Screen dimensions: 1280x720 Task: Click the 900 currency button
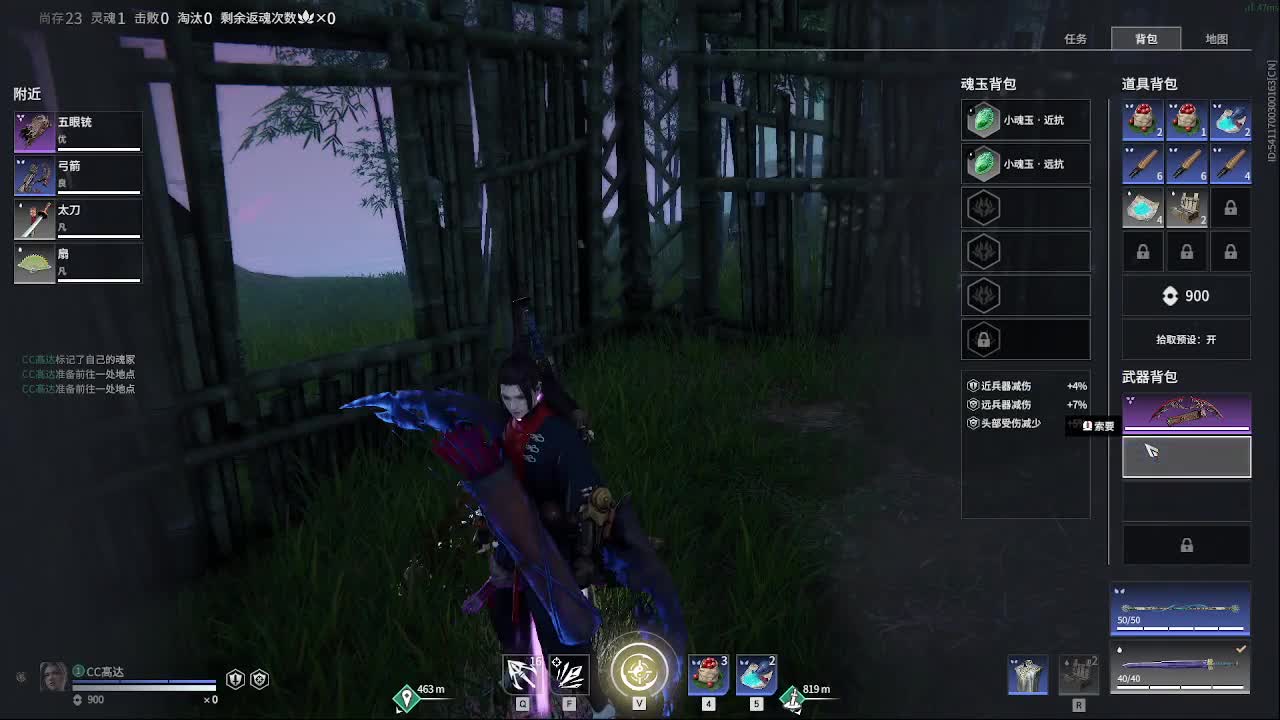pyautogui.click(x=1186, y=295)
